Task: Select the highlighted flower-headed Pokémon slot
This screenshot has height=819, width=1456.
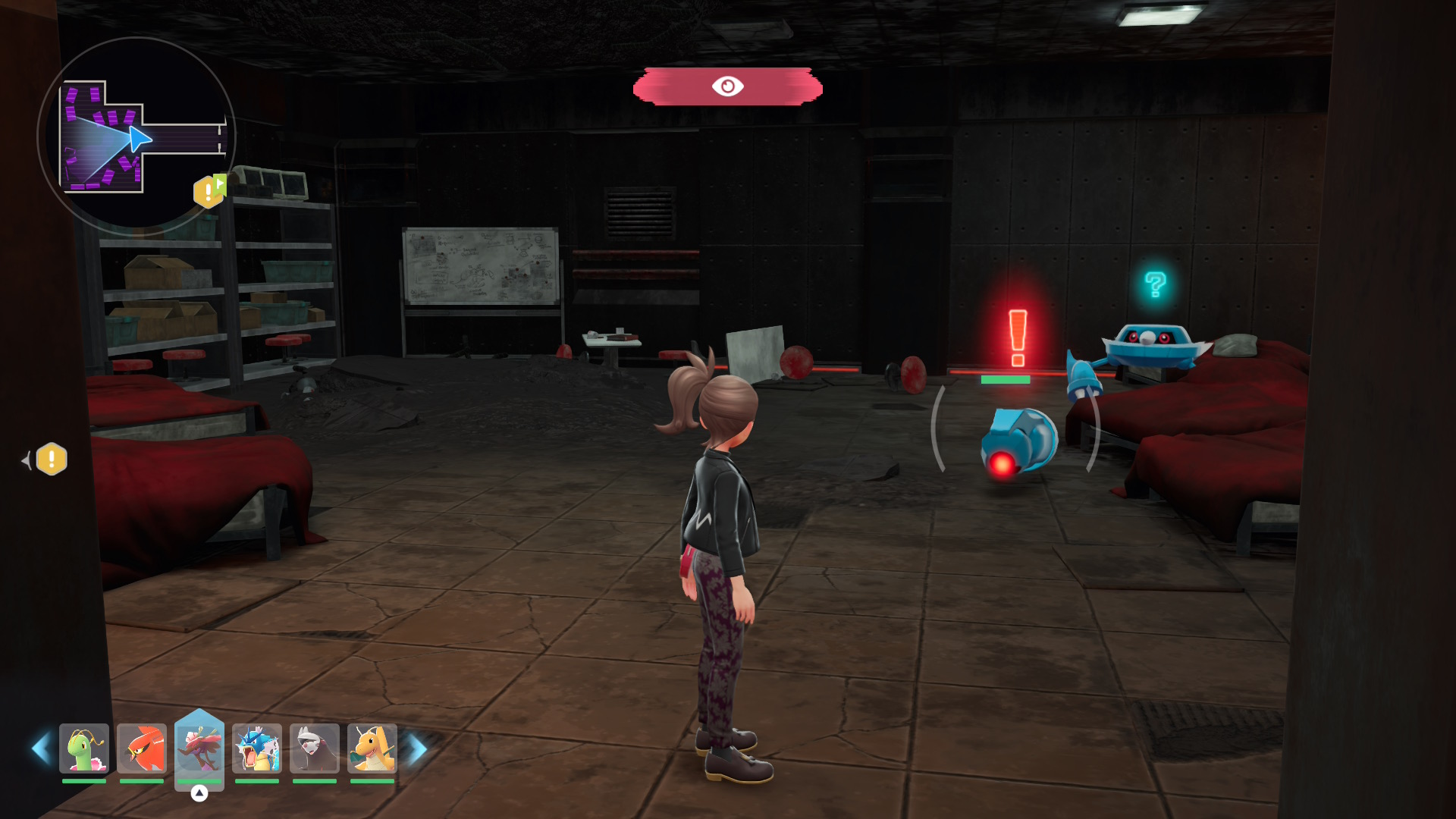Action: (199, 748)
